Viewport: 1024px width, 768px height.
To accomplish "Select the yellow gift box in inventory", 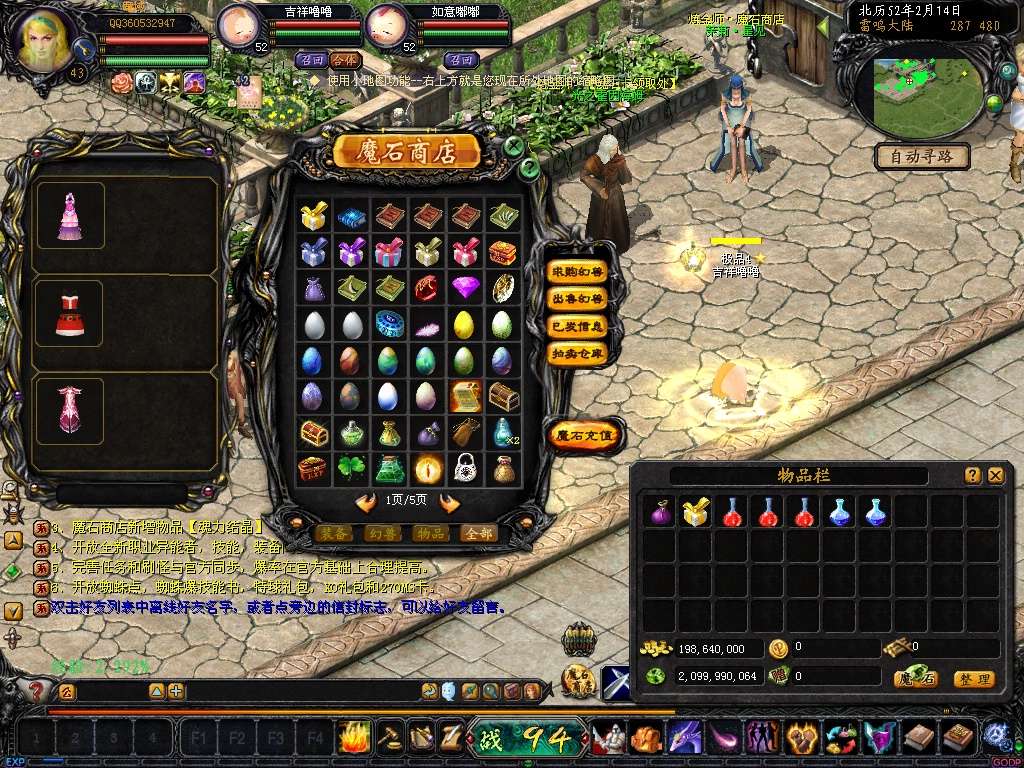I will pyautogui.click(x=696, y=512).
